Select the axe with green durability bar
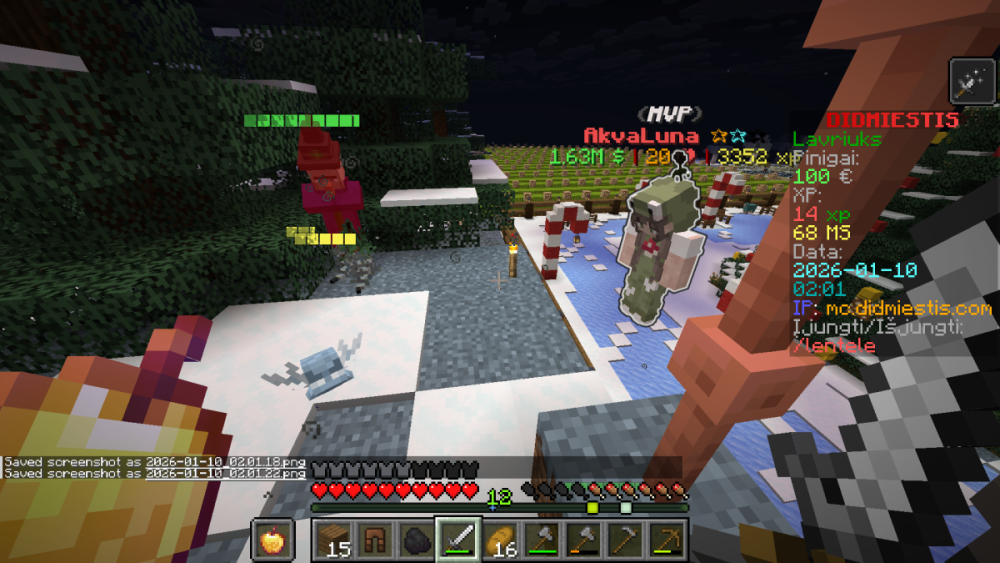Viewport: 1000px width, 563px height. coord(539,541)
